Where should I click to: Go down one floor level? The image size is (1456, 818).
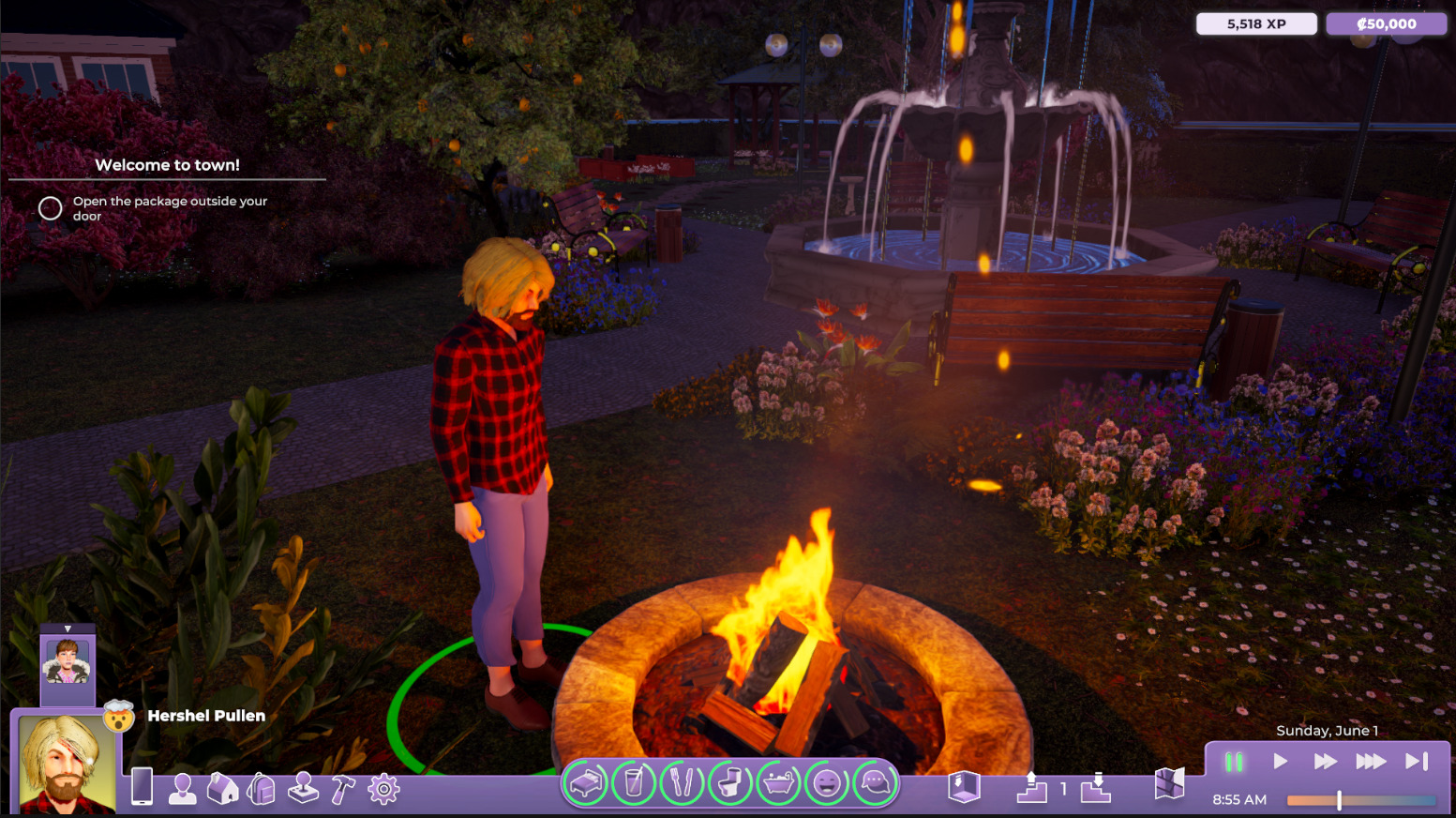pyautogui.click(x=1095, y=787)
